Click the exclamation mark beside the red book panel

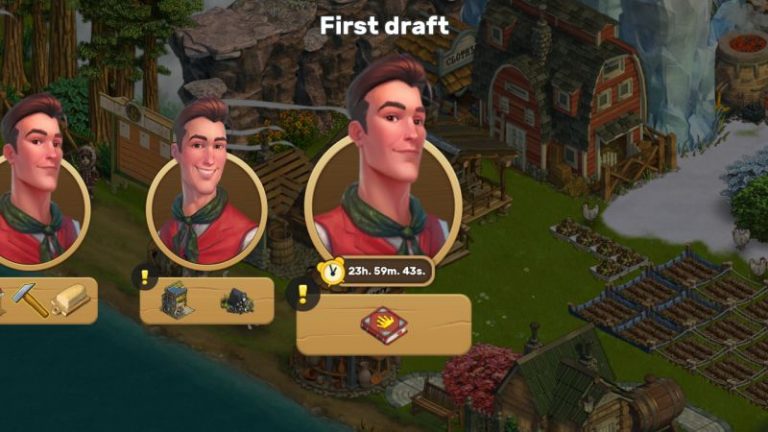click(x=303, y=294)
